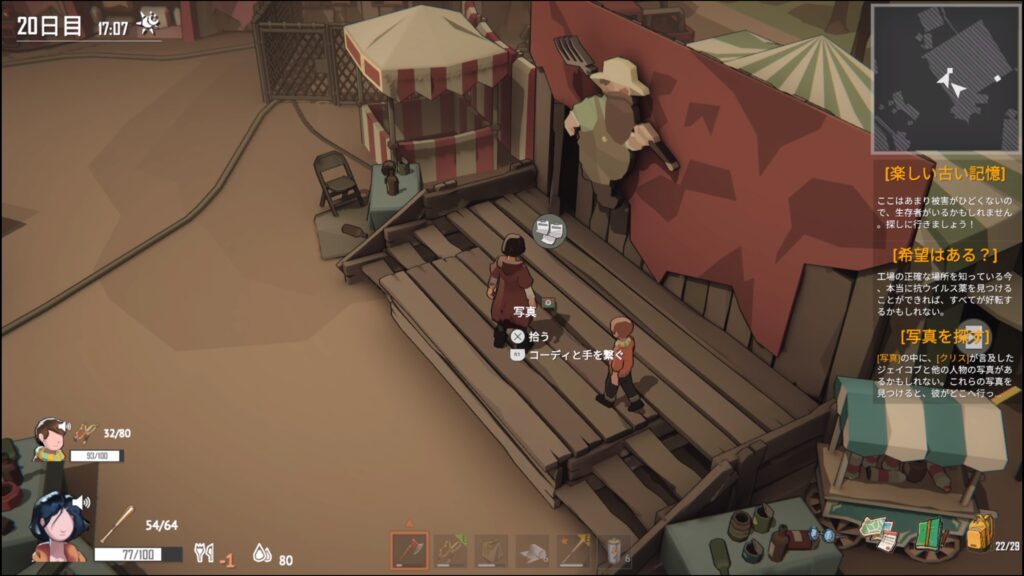Click the boy's slingshot weapon icon
Viewport: 1024px width, 576px height.
click(86, 433)
